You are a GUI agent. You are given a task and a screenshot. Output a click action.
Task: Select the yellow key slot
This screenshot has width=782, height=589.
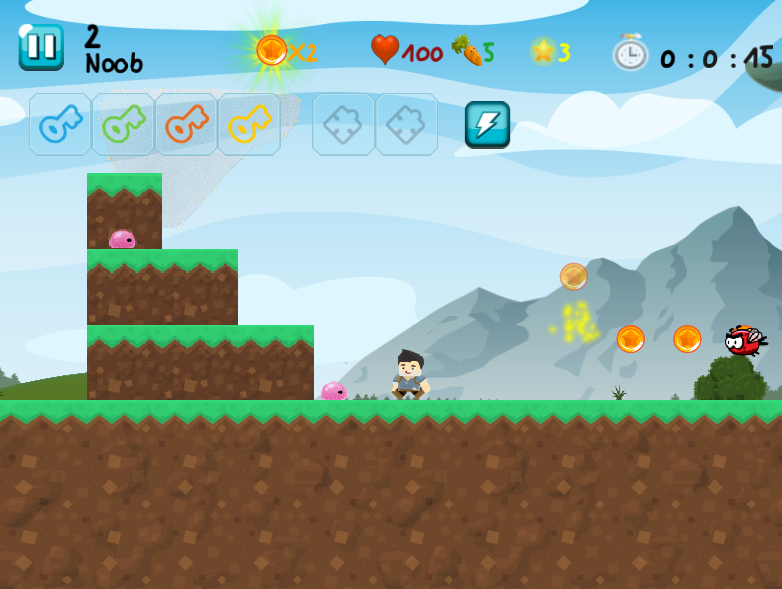coord(249,124)
